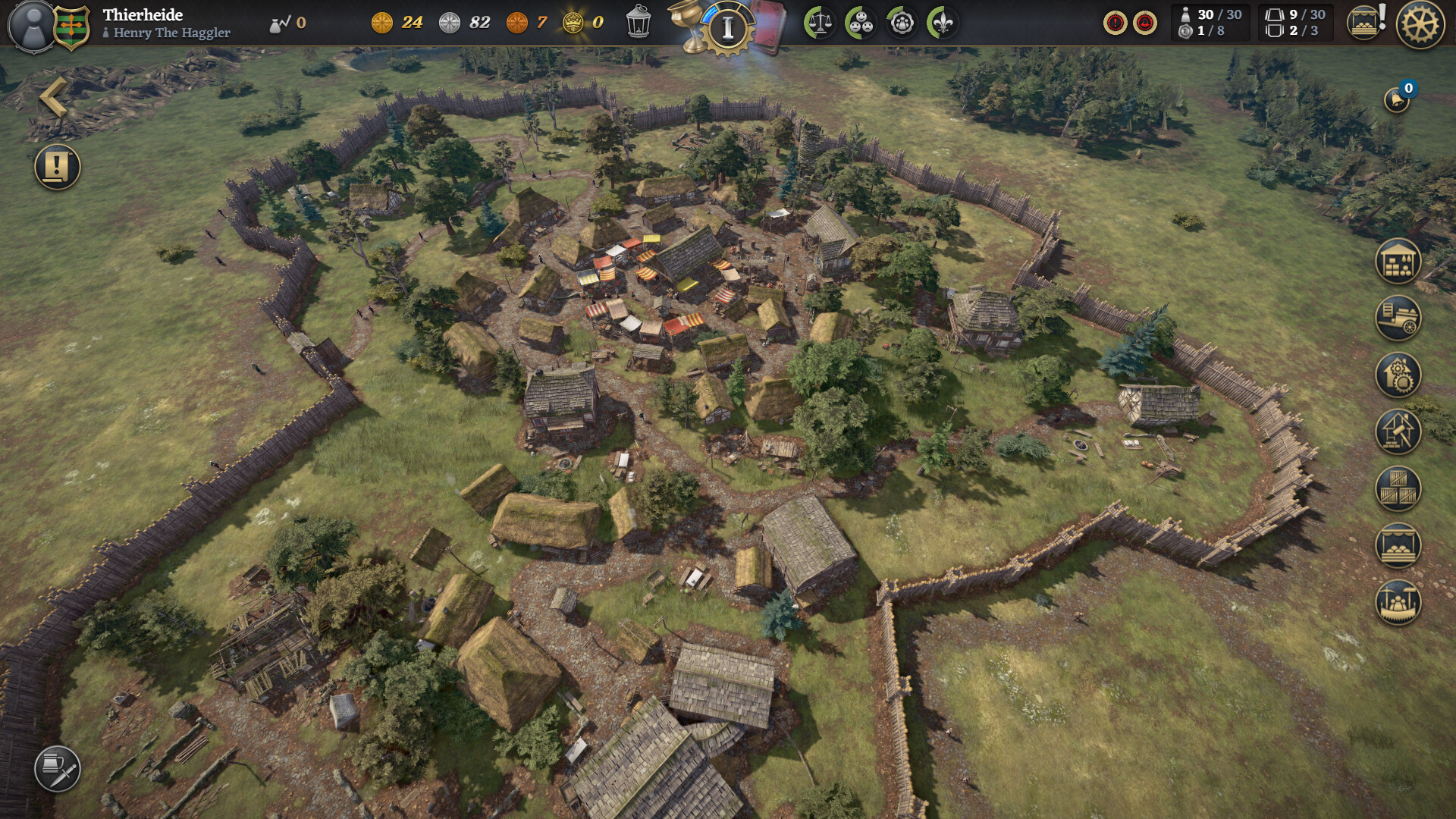Open the marketplace stall panel
Viewport: 1456px width, 819px height.
click(1398, 545)
